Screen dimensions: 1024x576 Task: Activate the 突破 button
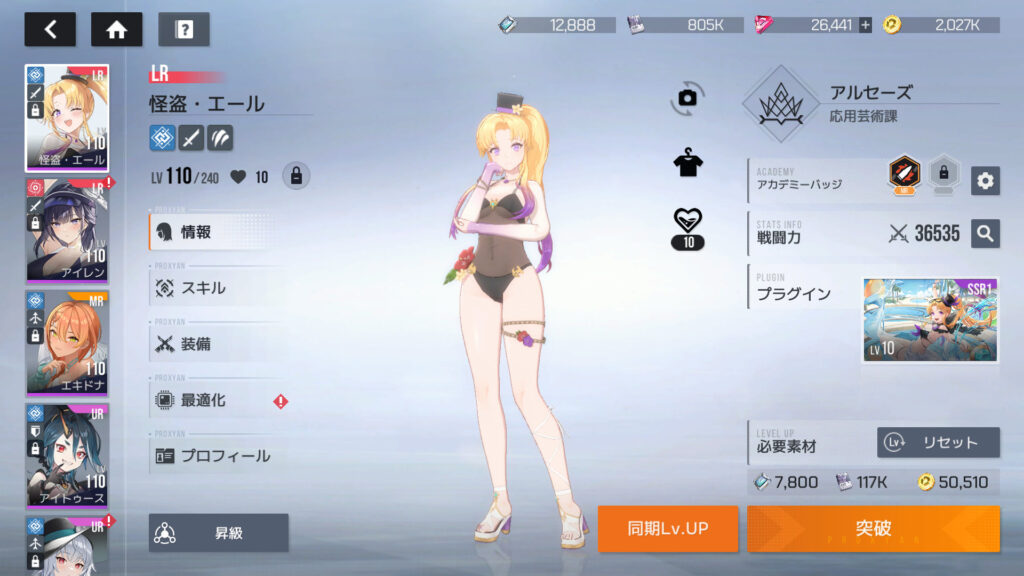coord(873,528)
